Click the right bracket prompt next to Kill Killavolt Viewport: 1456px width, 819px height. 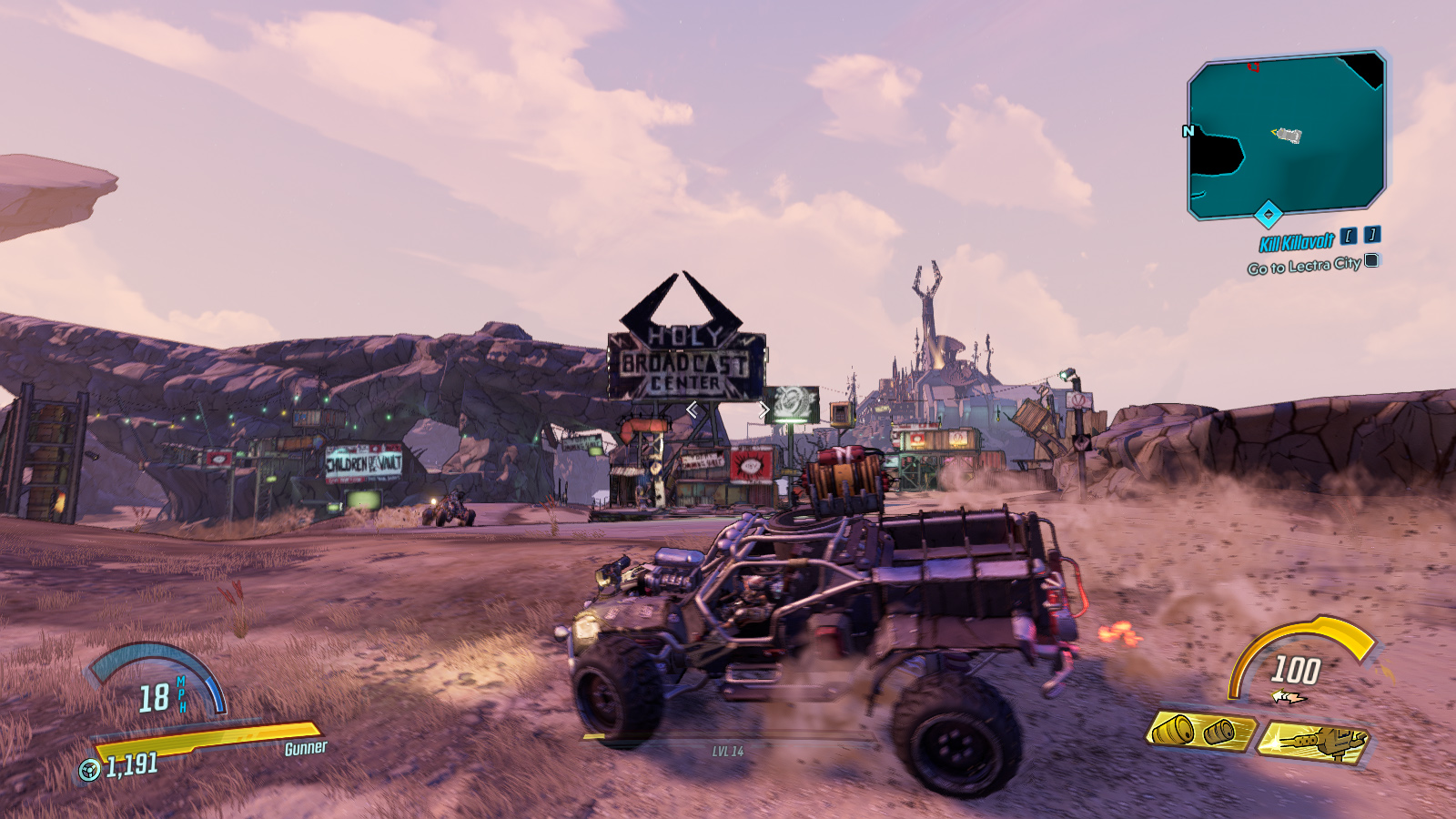(1370, 237)
